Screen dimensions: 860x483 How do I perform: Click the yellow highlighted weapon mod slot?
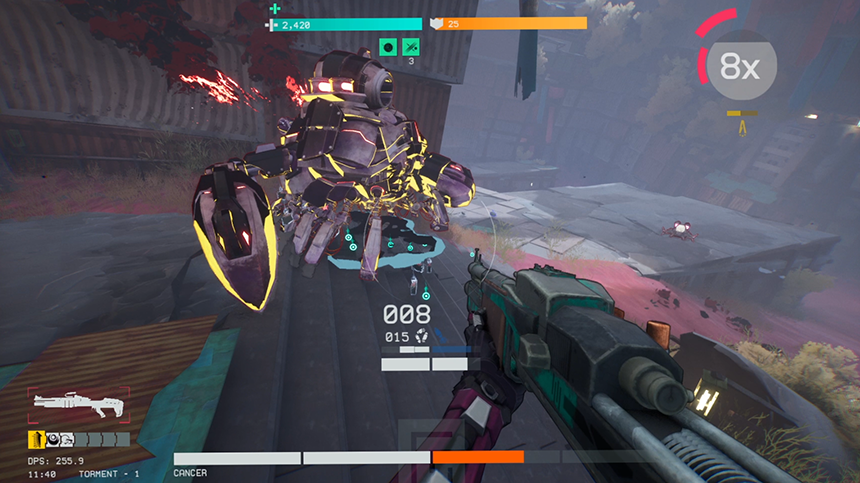35,439
